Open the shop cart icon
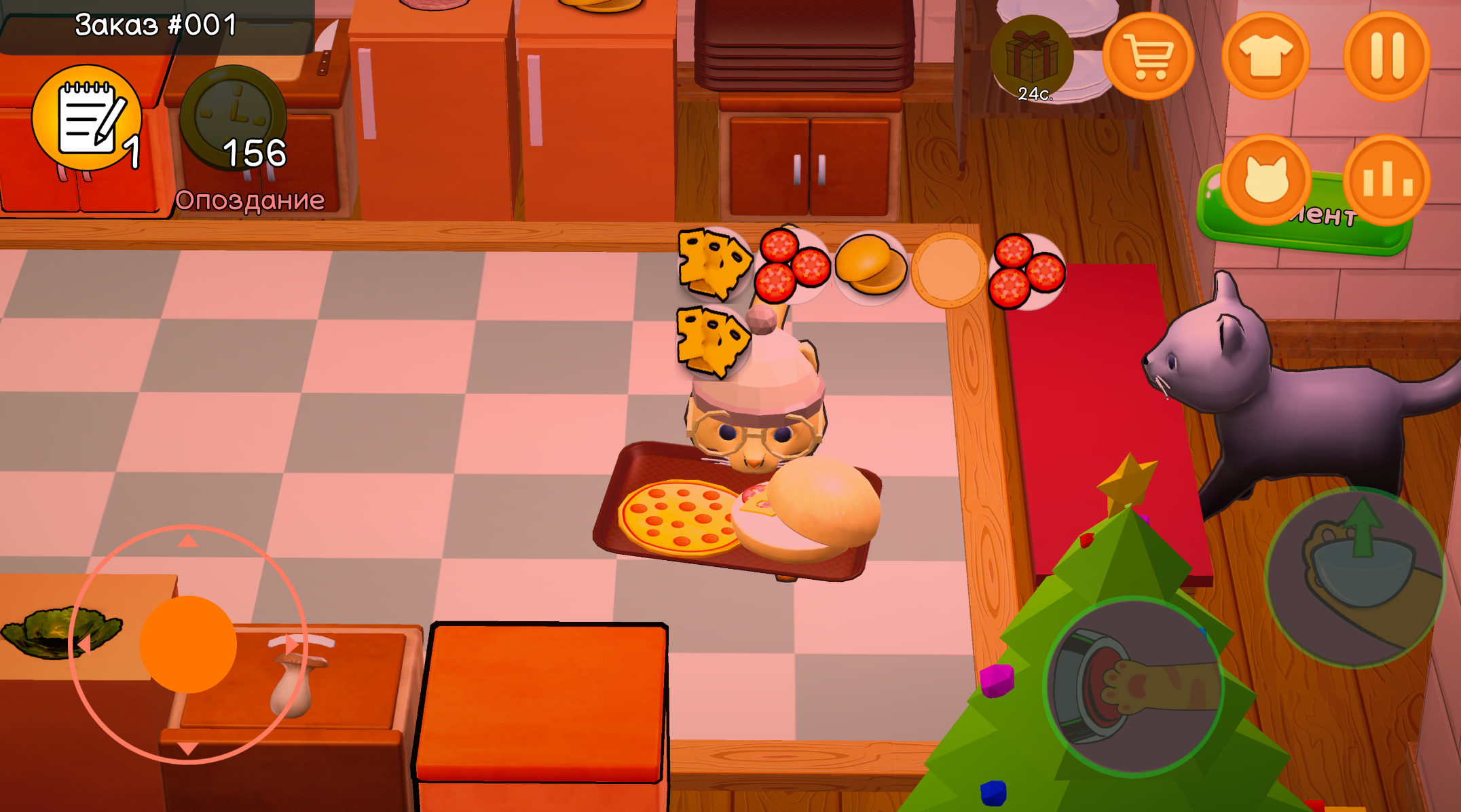 click(1149, 55)
